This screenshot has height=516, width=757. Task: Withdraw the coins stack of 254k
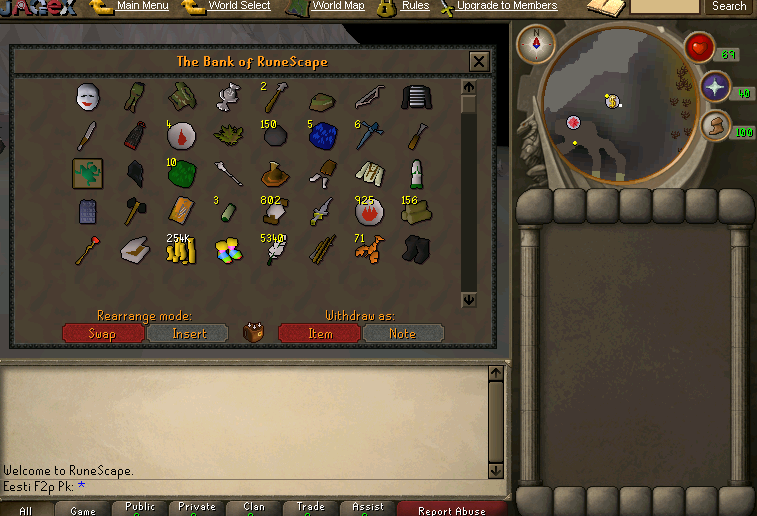point(180,249)
